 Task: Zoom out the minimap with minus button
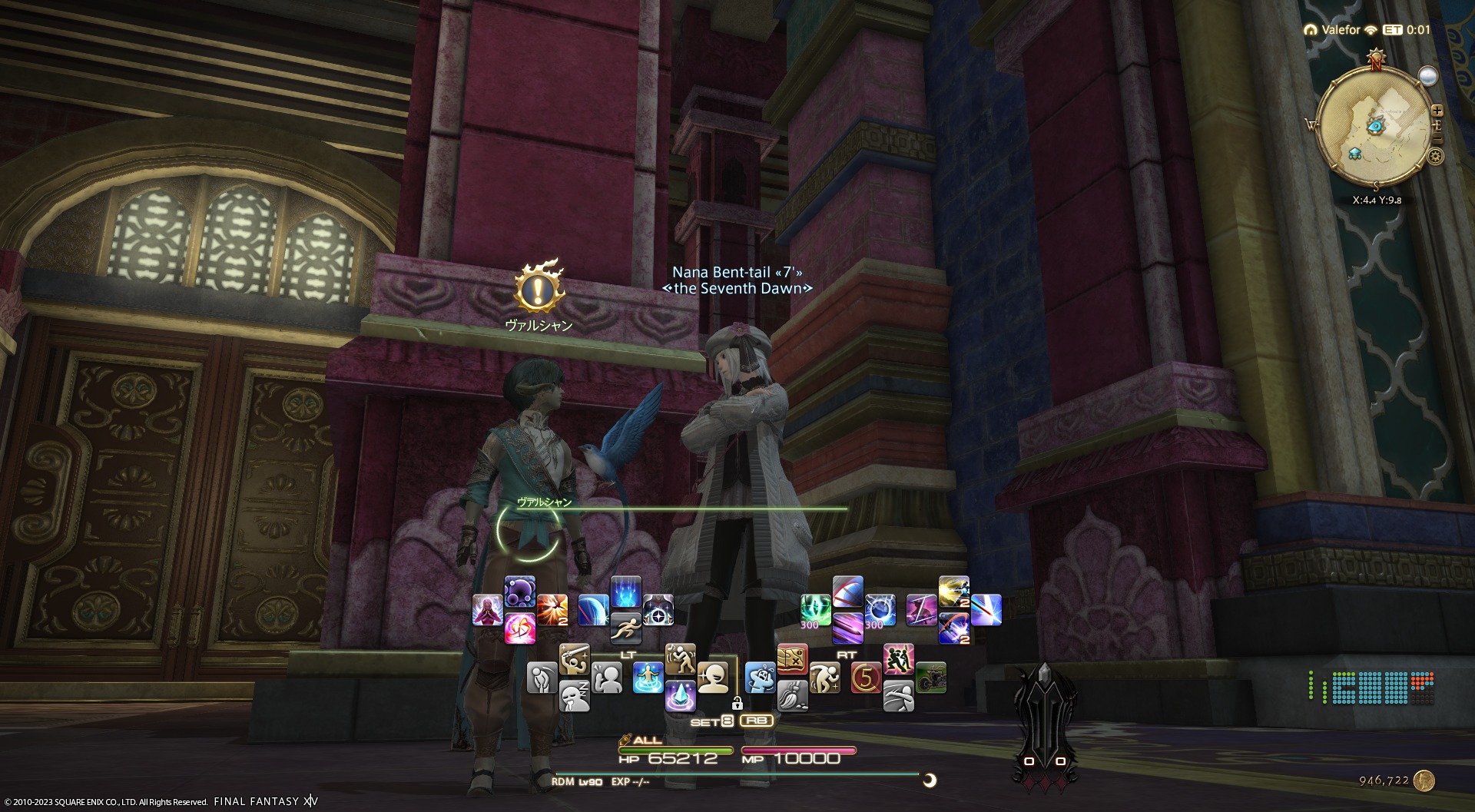coord(1437,138)
